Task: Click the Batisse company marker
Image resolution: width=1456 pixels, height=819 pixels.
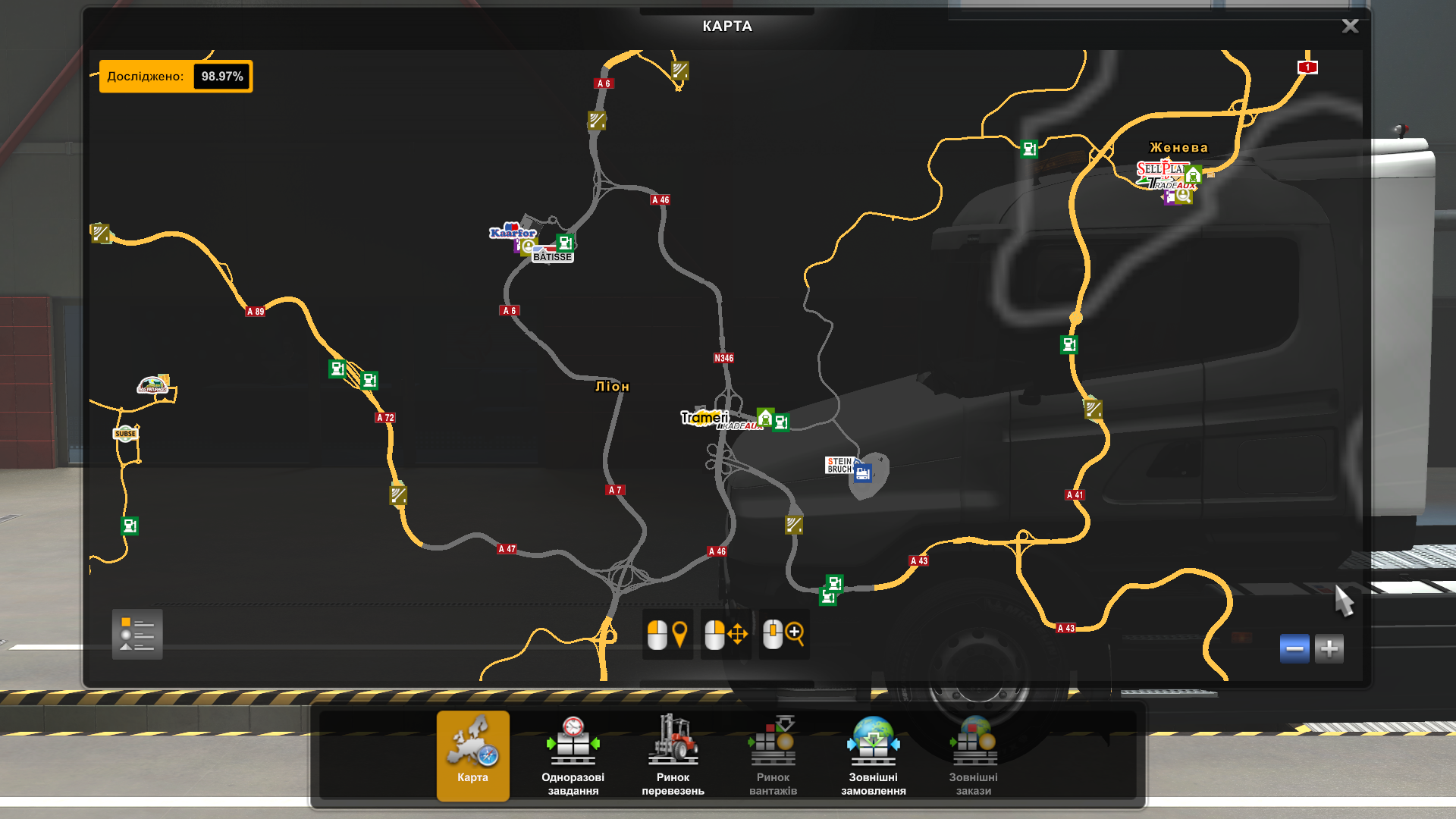Action: [552, 257]
